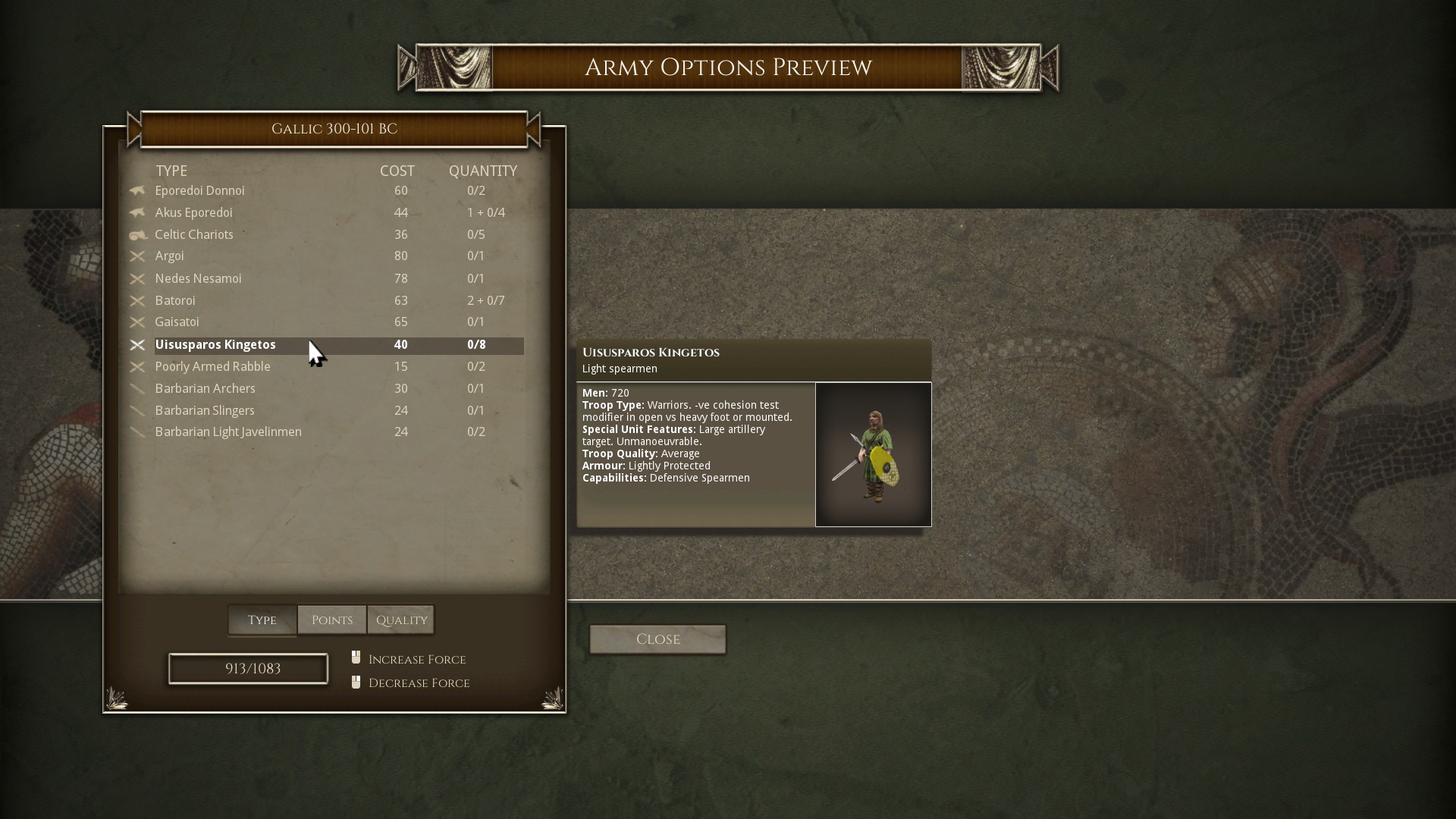Close the Army Options Preview
1456x819 pixels.
click(x=657, y=639)
